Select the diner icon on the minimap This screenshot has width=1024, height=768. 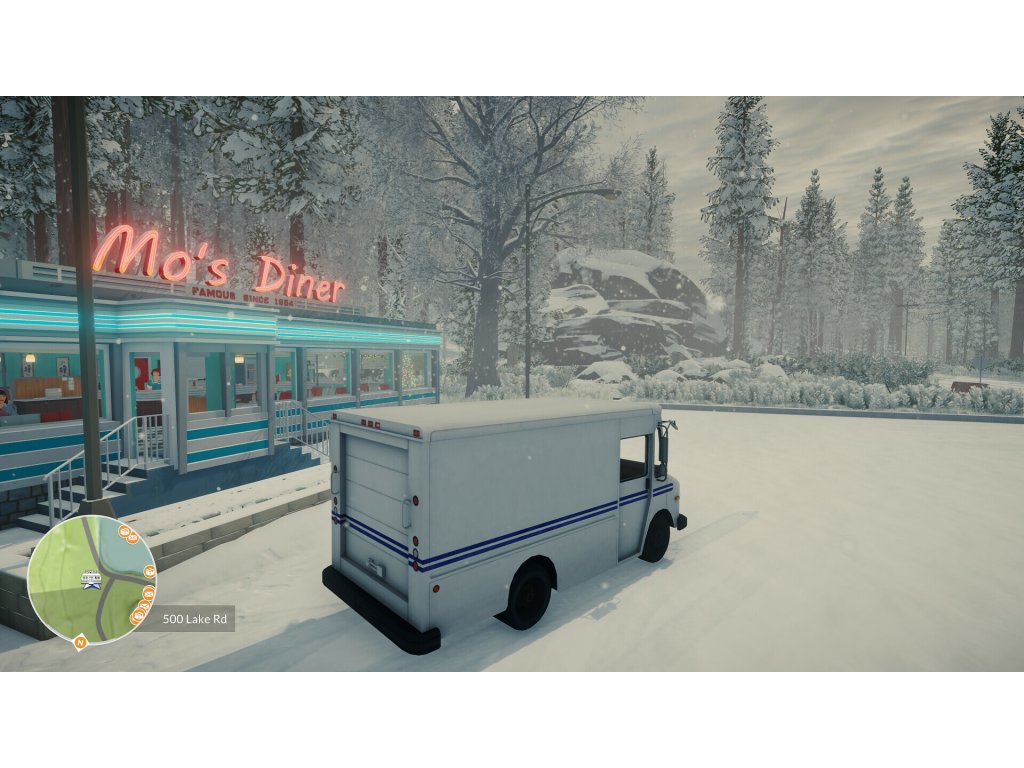click(x=91, y=576)
